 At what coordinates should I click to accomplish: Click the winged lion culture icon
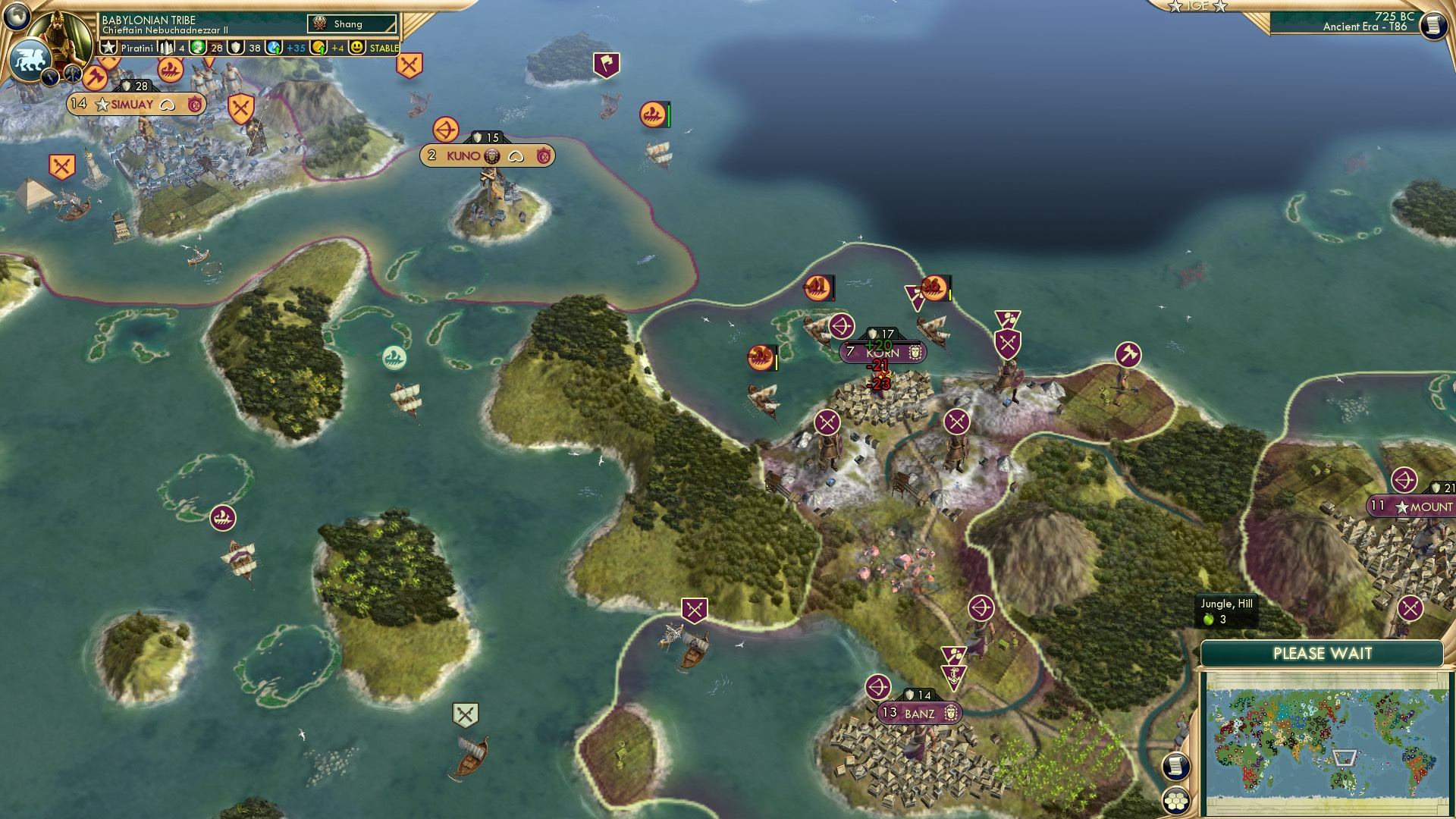[31, 58]
